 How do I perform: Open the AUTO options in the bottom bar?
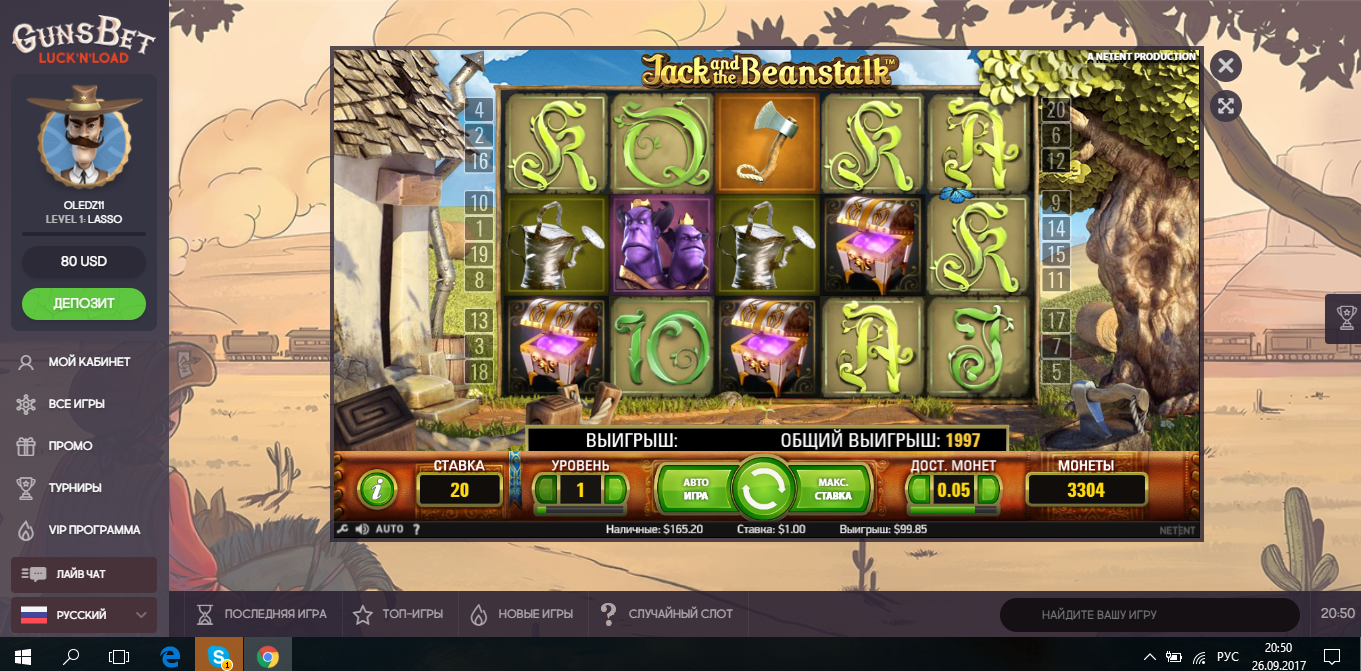click(x=390, y=529)
